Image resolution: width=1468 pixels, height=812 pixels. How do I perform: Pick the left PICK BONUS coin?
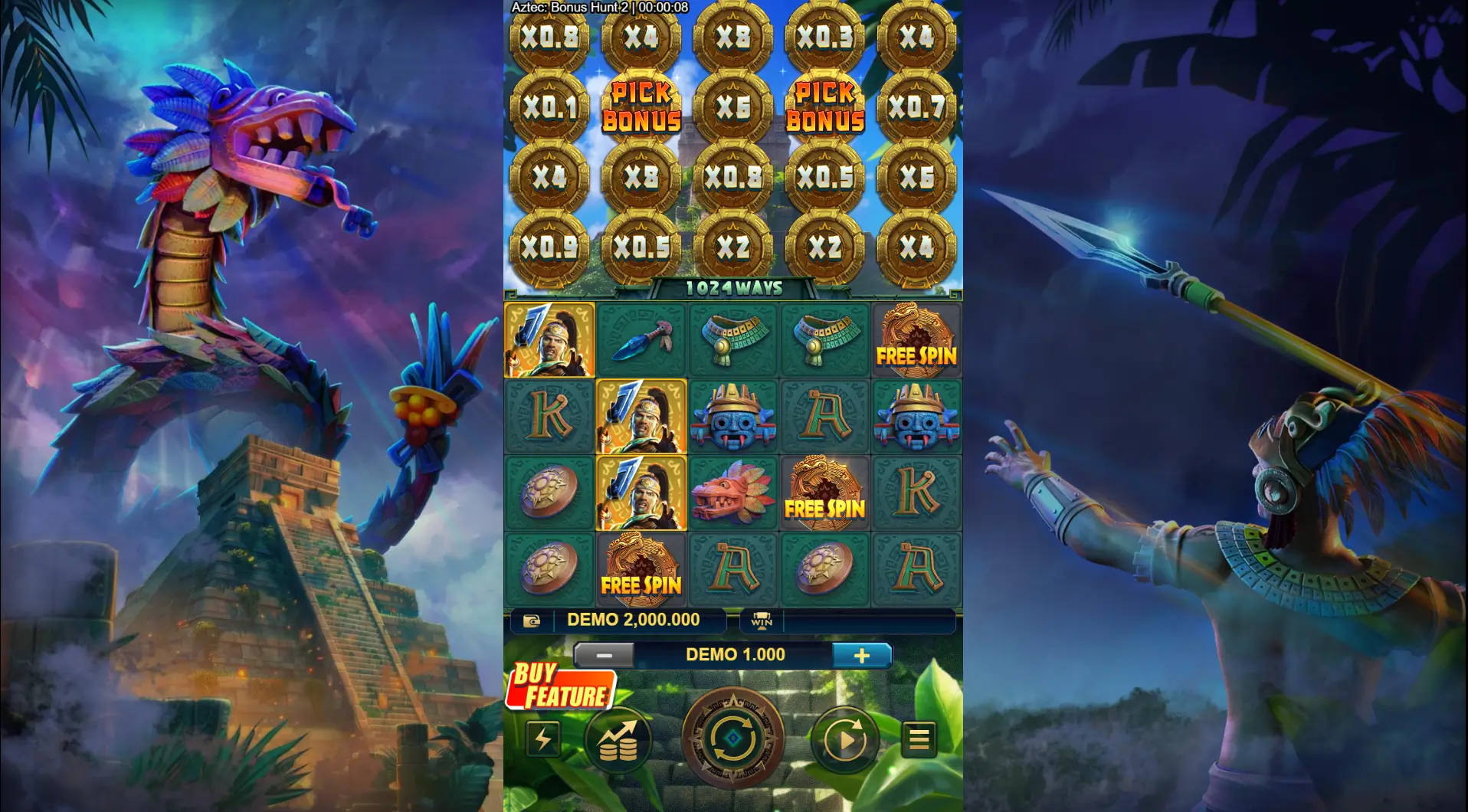pyautogui.click(x=641, y=107)
